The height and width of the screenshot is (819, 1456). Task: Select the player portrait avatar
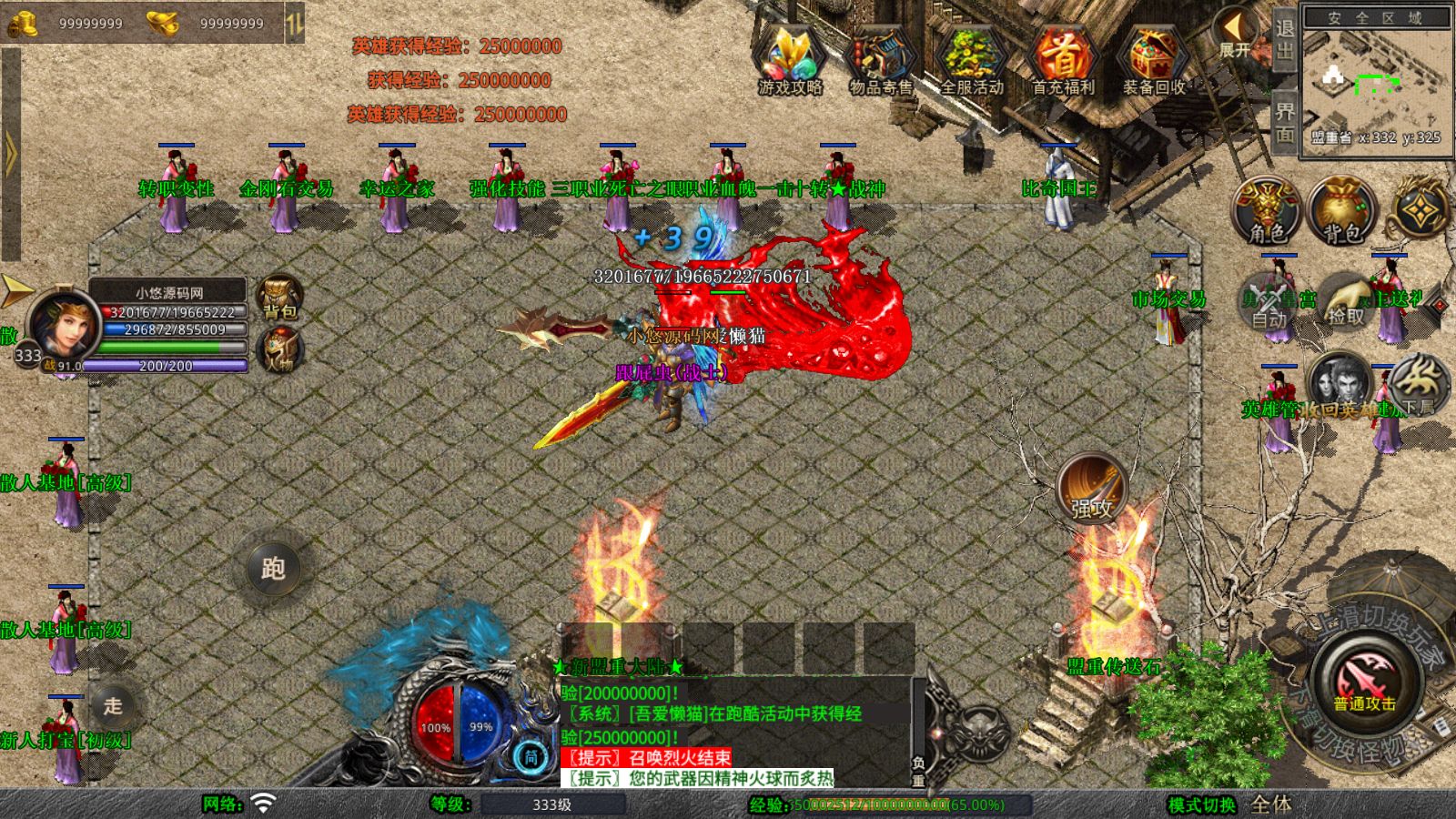pos(62,325)
